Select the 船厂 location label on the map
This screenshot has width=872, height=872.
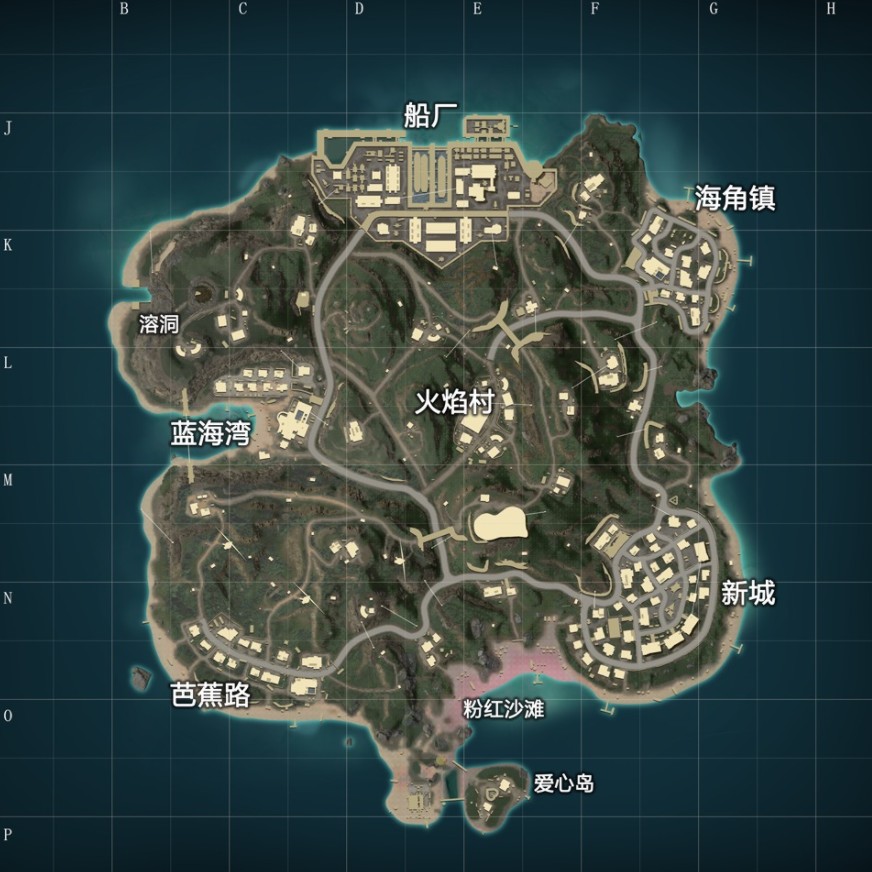point(432,116)
